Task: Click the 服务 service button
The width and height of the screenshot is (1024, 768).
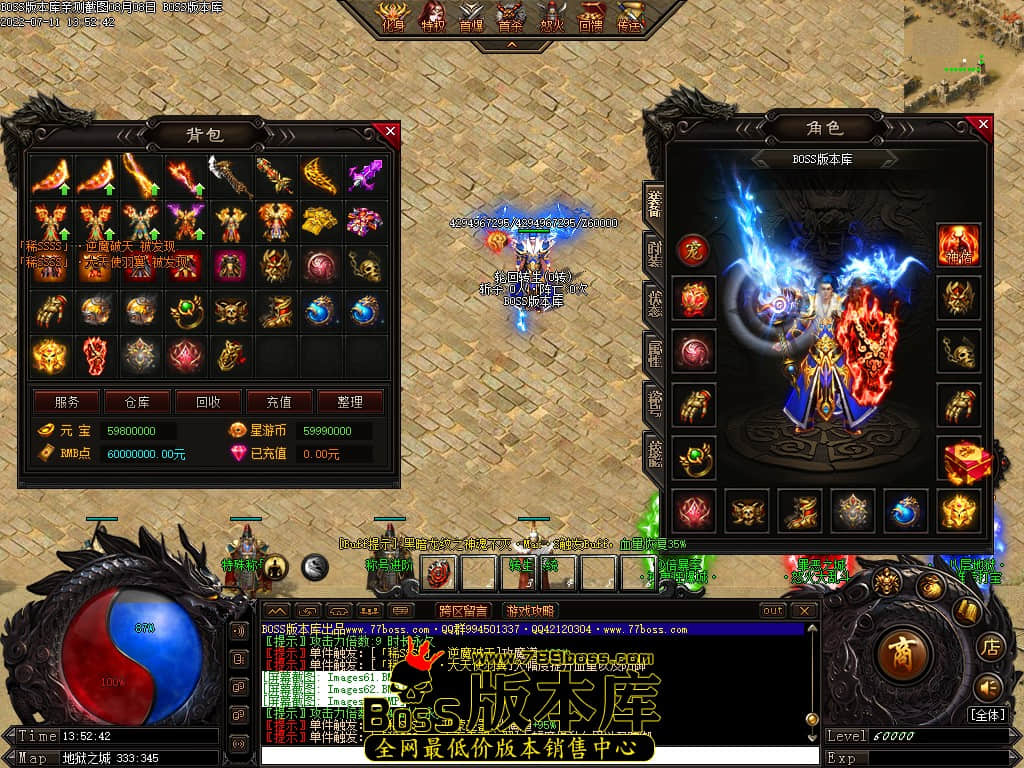Action: click(66, 402)
